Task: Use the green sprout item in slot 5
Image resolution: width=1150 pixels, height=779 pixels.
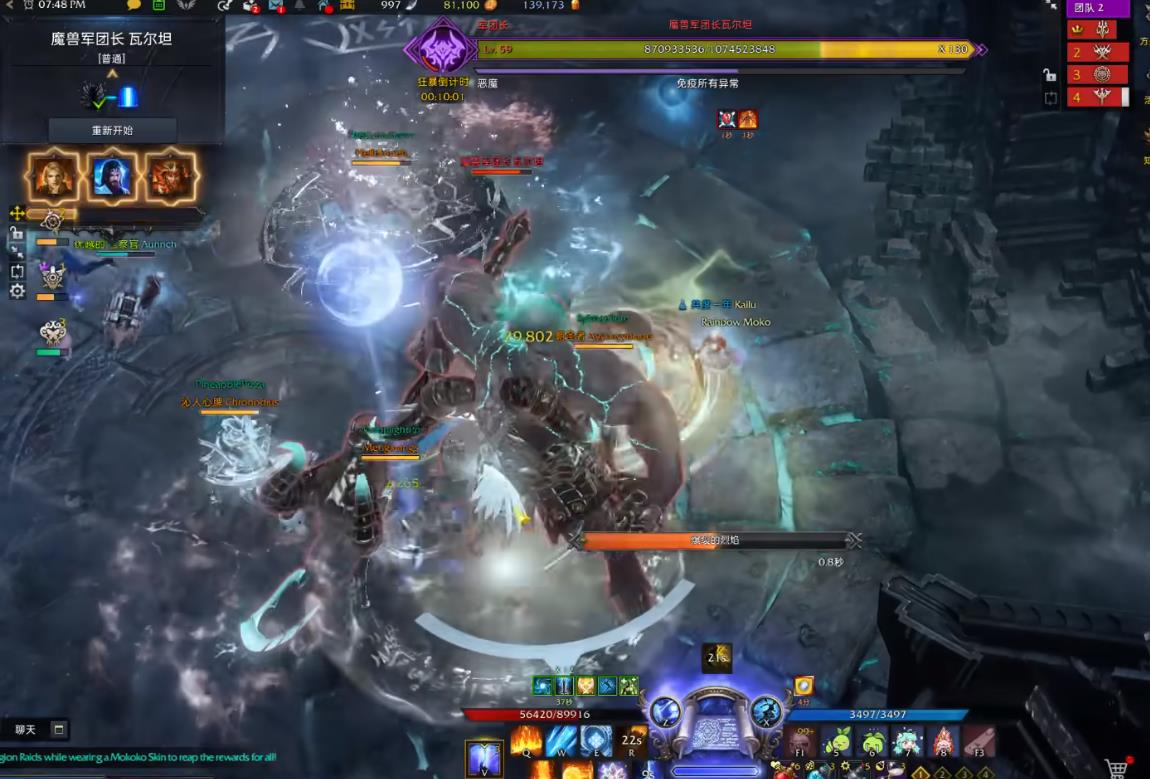Action: 836,741
